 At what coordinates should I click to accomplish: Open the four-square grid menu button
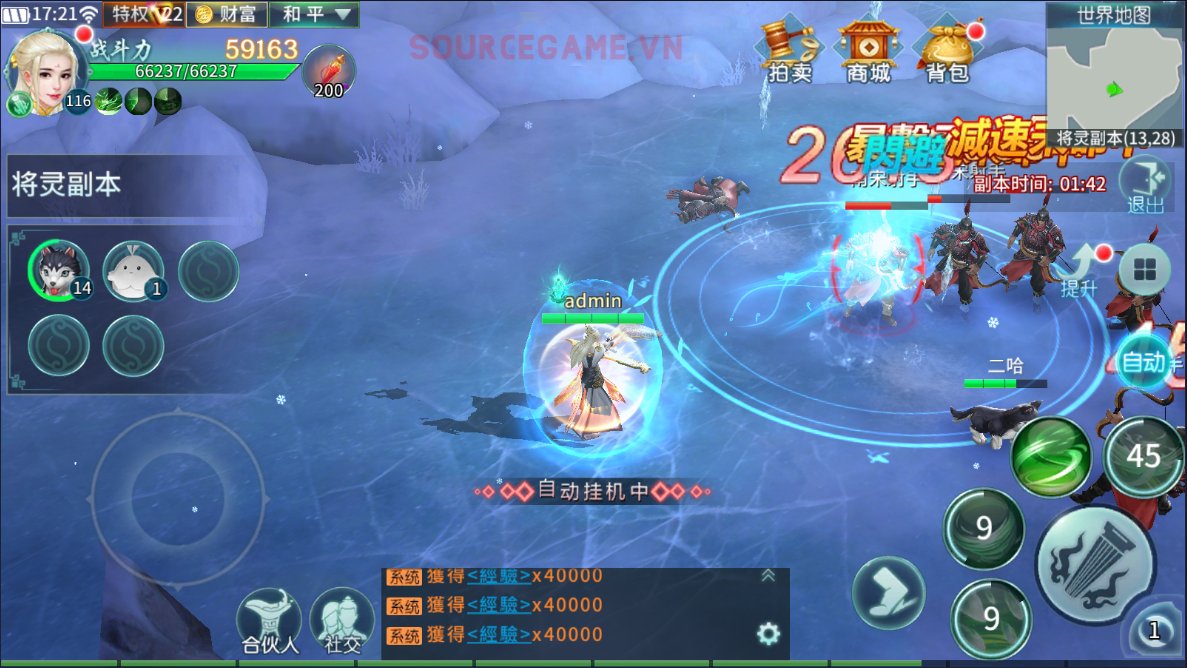click(x=1144, y=270)
